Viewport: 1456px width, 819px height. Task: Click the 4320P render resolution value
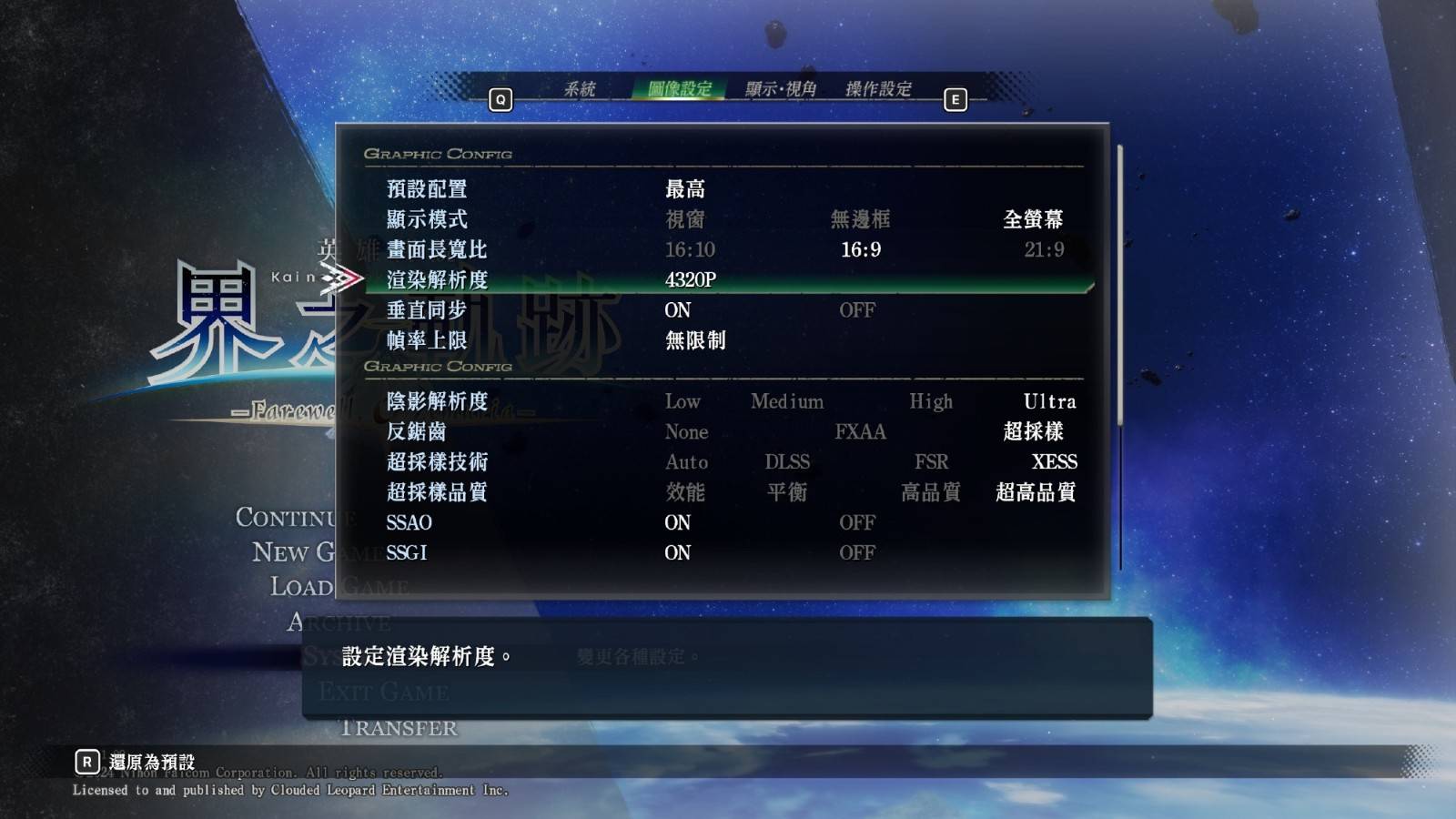(692, 279)
